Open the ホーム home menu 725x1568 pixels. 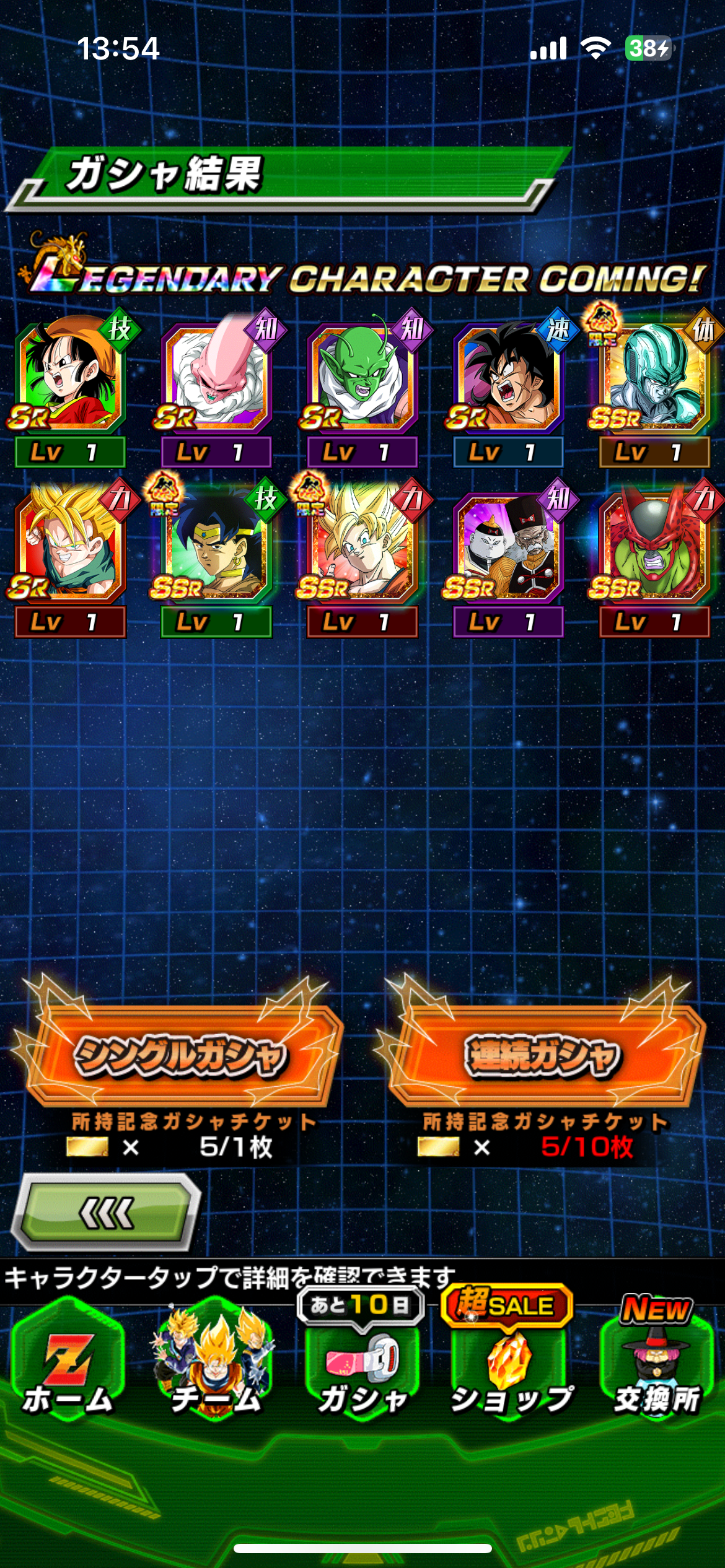(68, 1369)
